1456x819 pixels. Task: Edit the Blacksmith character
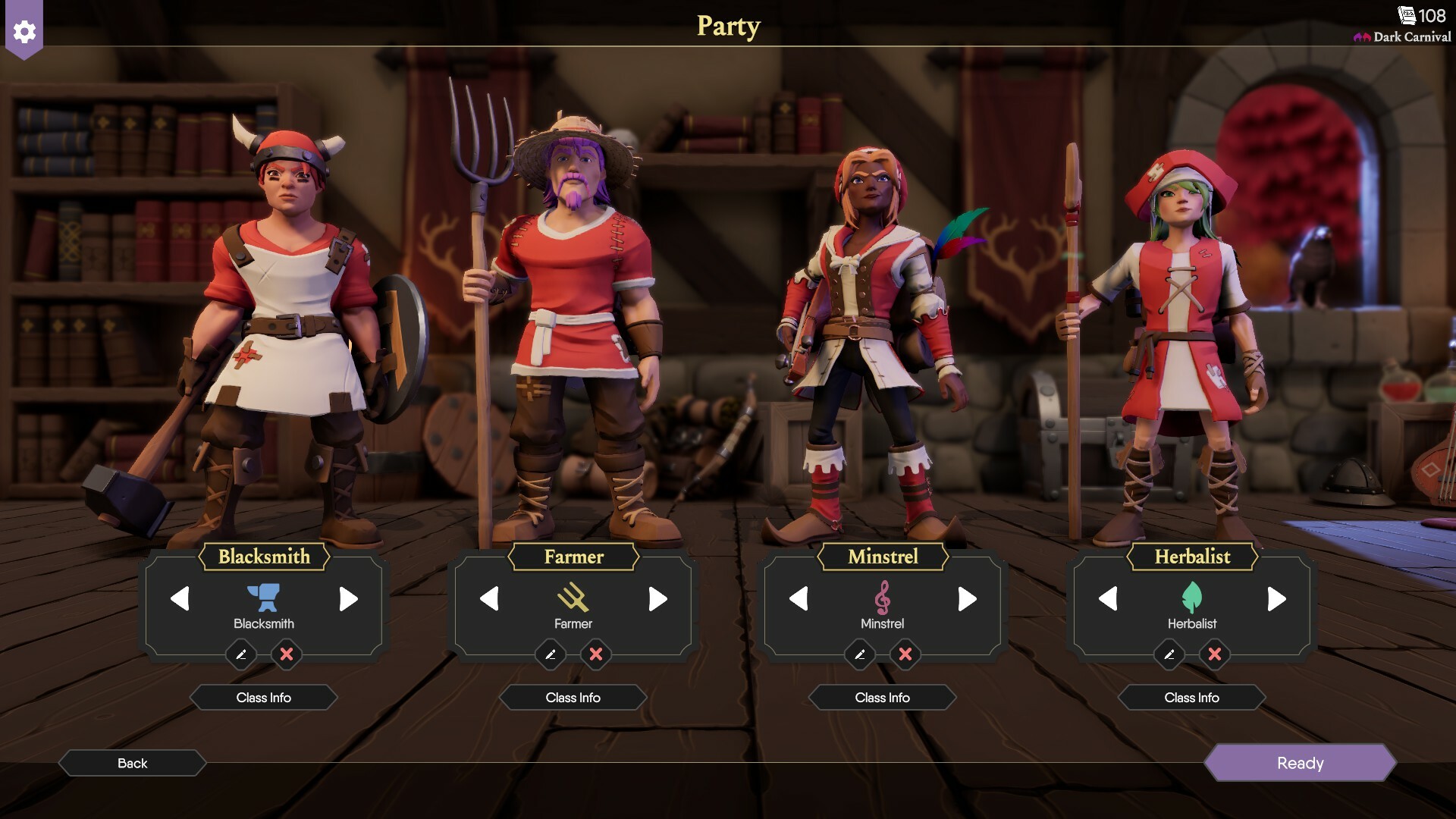coord(241,654)
